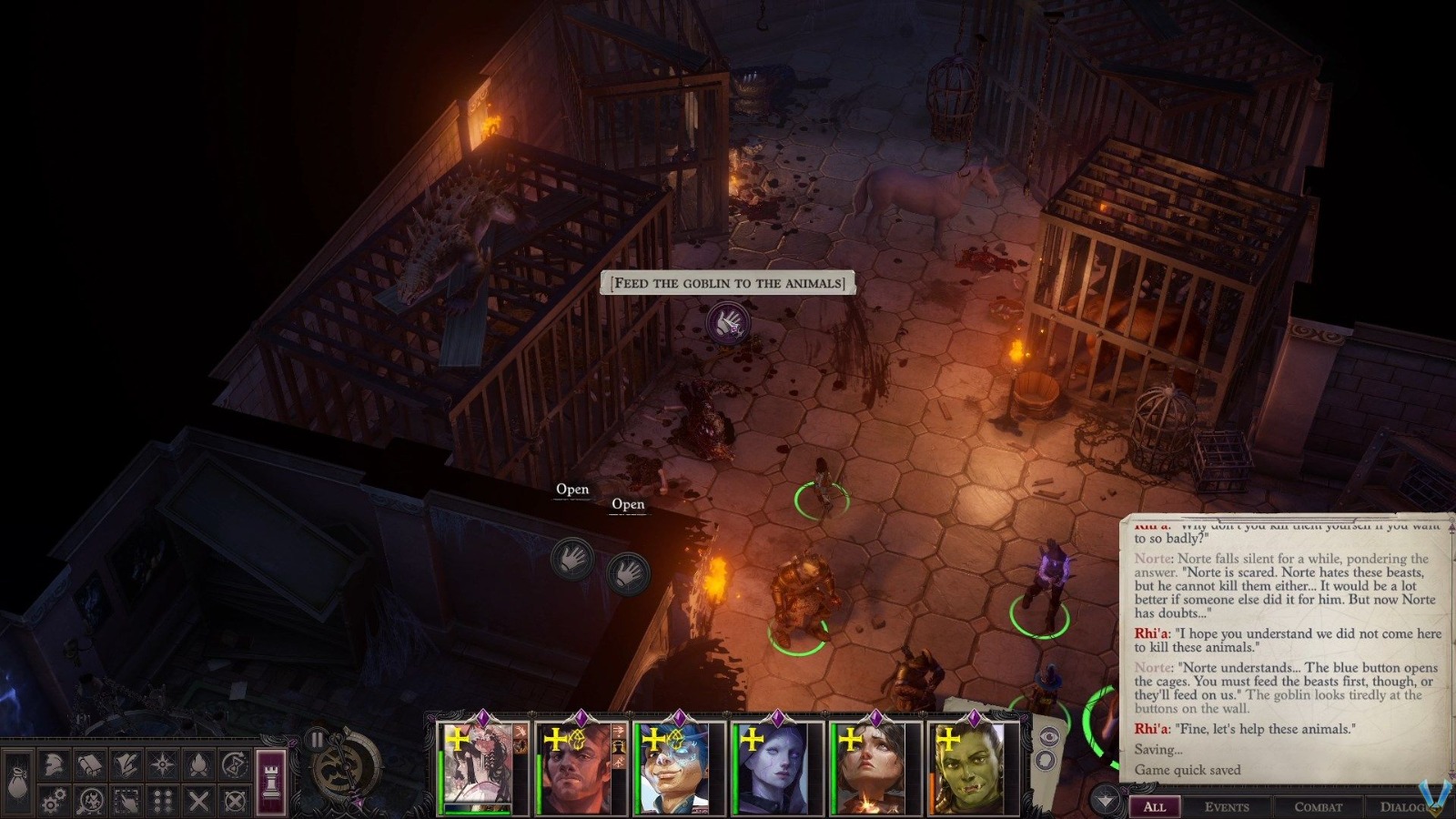The height and width of the screenshot is (819, 1456).
Task: Open the character sheet helmet icon
Action: coord(54,763)
